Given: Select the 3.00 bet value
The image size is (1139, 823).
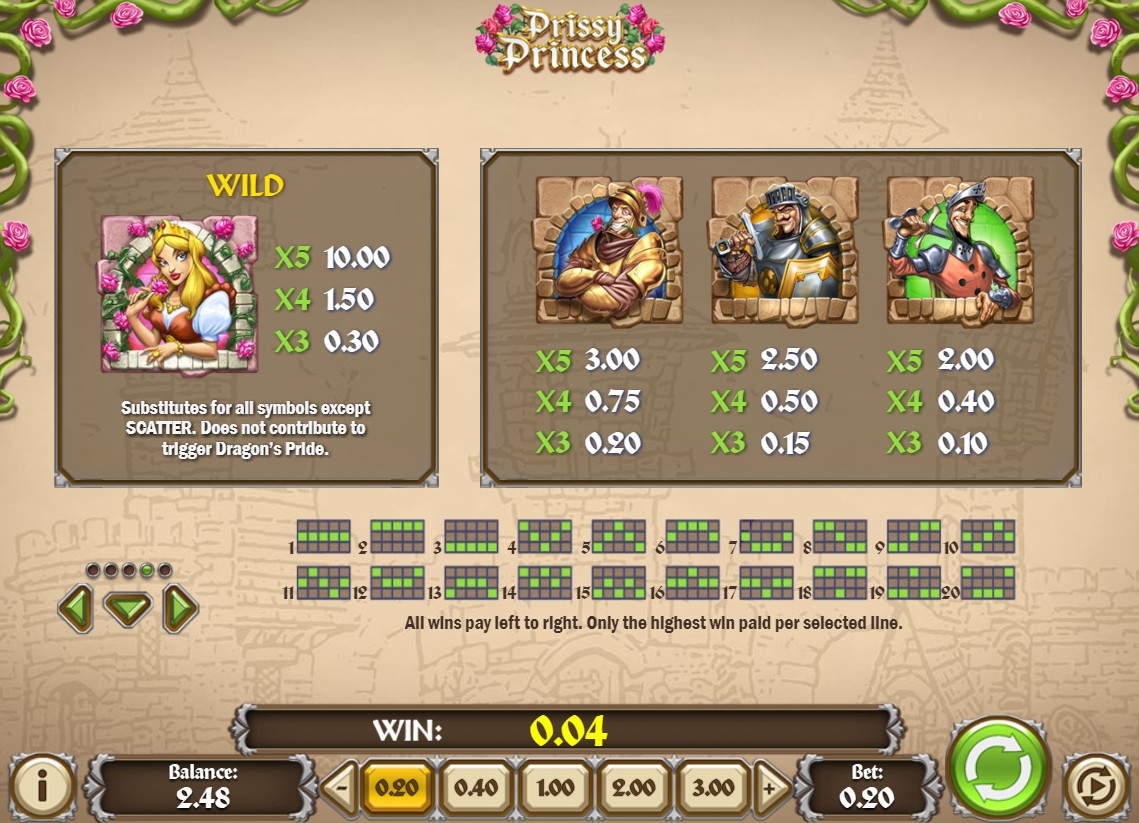Looking at the screenshot, I should (713, 787).
